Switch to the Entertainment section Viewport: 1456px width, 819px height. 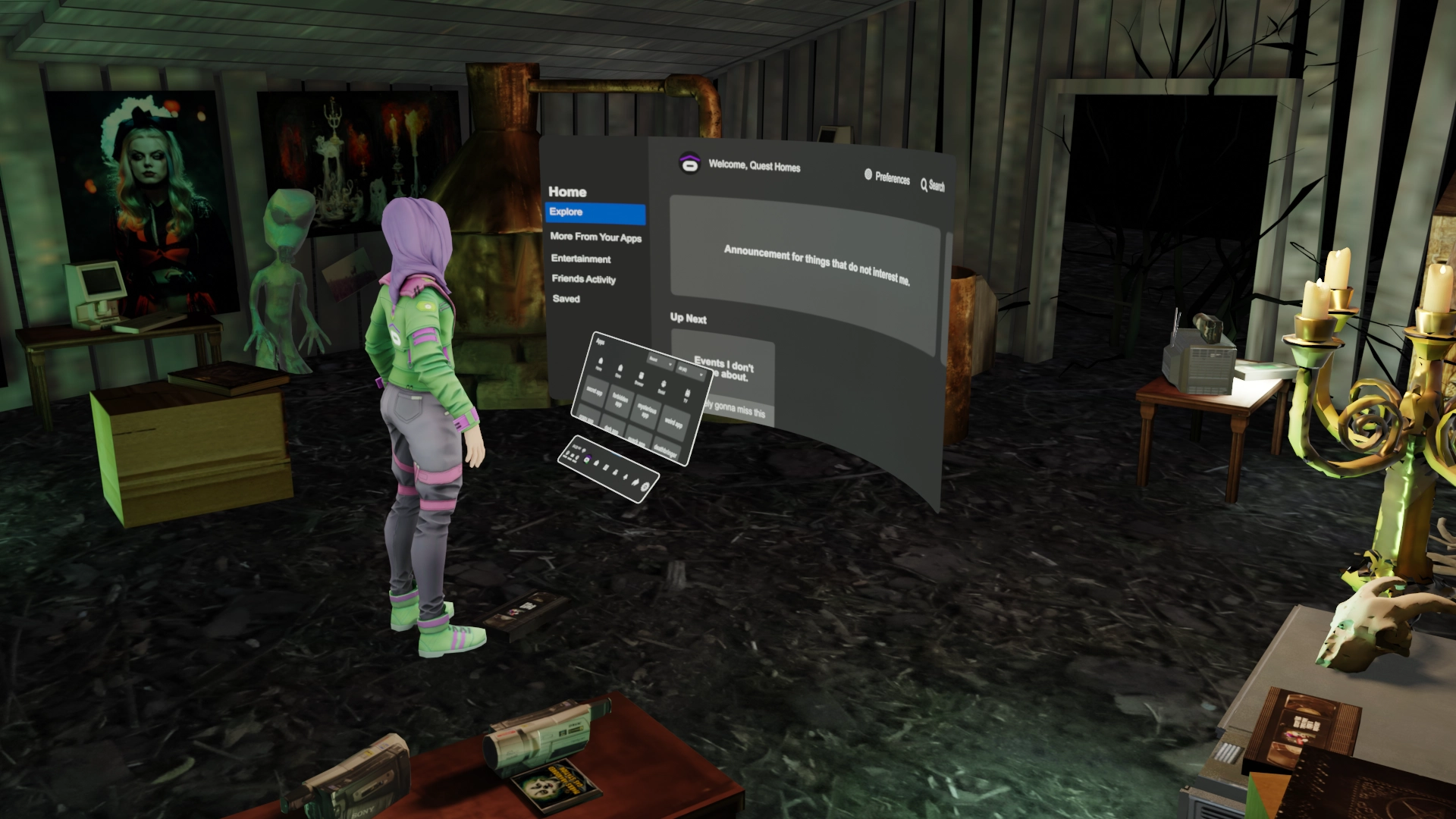pyautogui.click(x=581, y=259)
